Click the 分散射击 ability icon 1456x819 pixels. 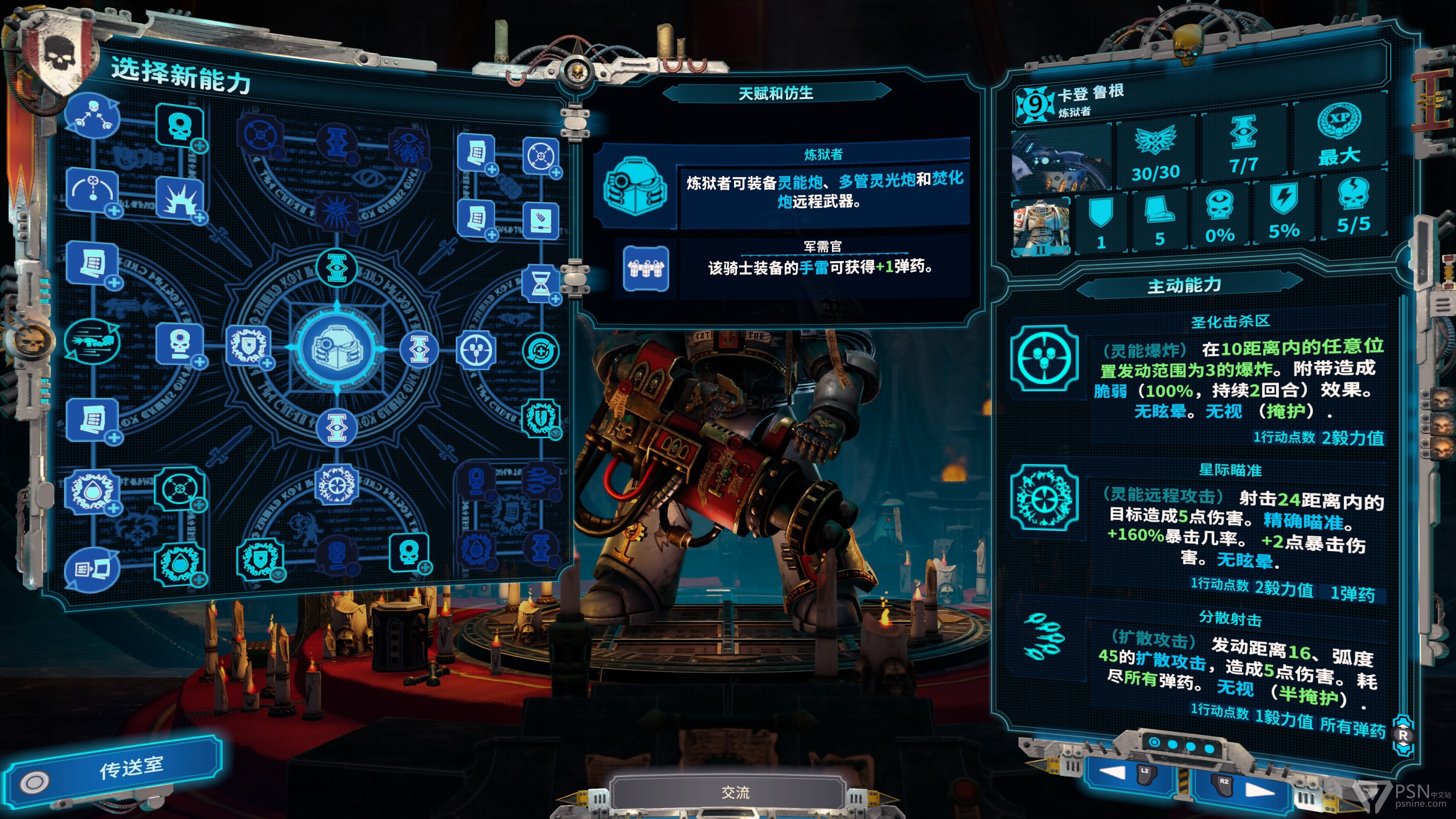point(1045,636)
